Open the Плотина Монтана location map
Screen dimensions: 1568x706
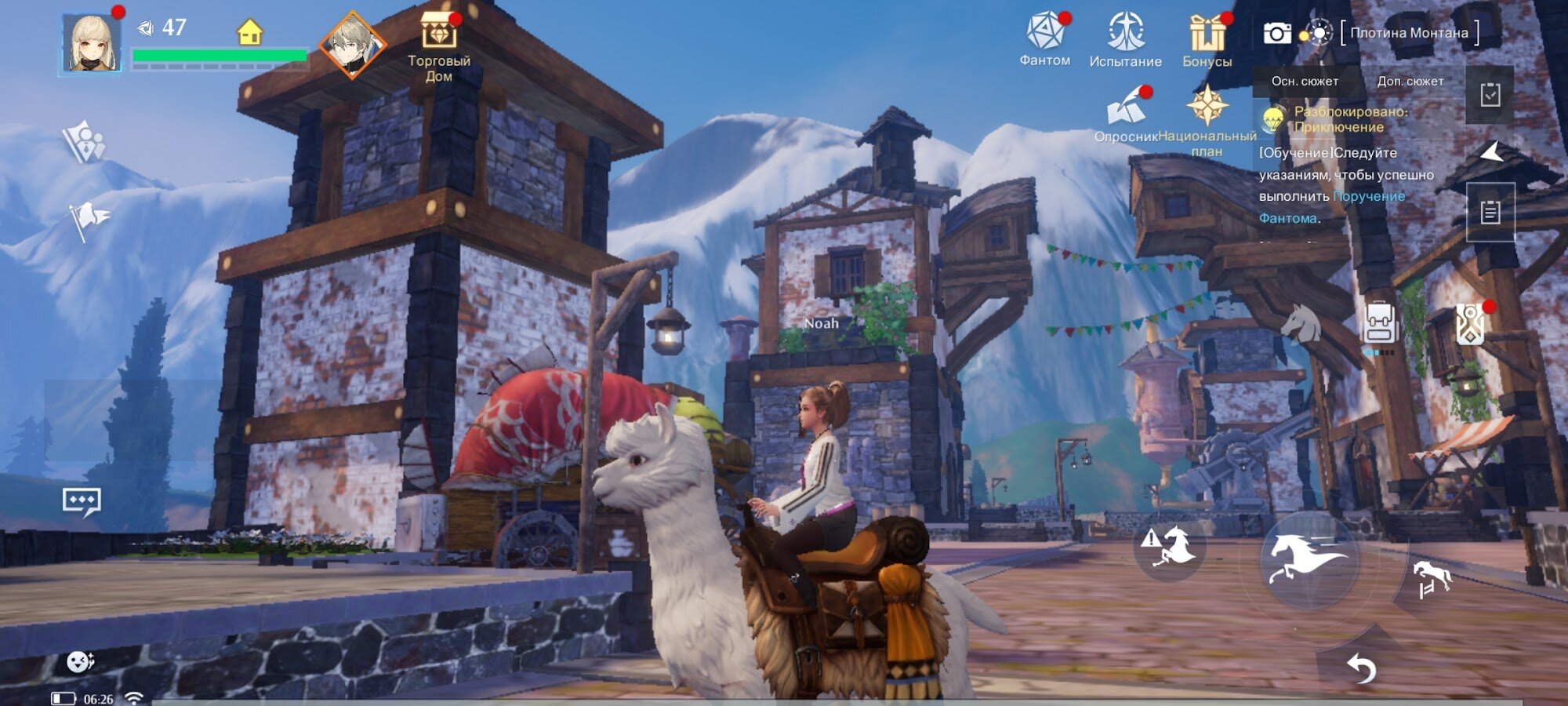click(x=1409, y=33)
